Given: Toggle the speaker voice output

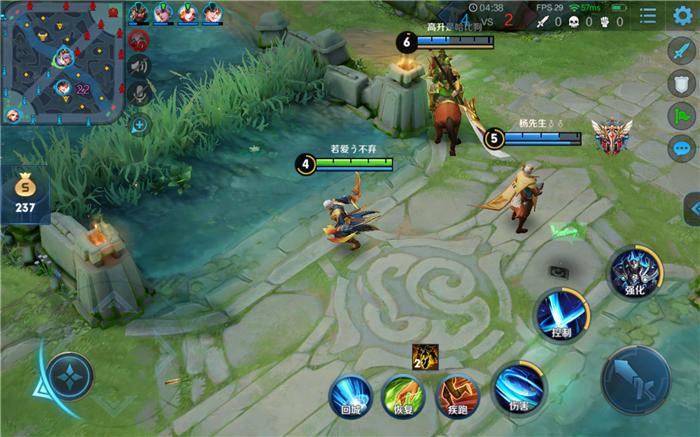Looking at the screenshot, I should [139, 66].
